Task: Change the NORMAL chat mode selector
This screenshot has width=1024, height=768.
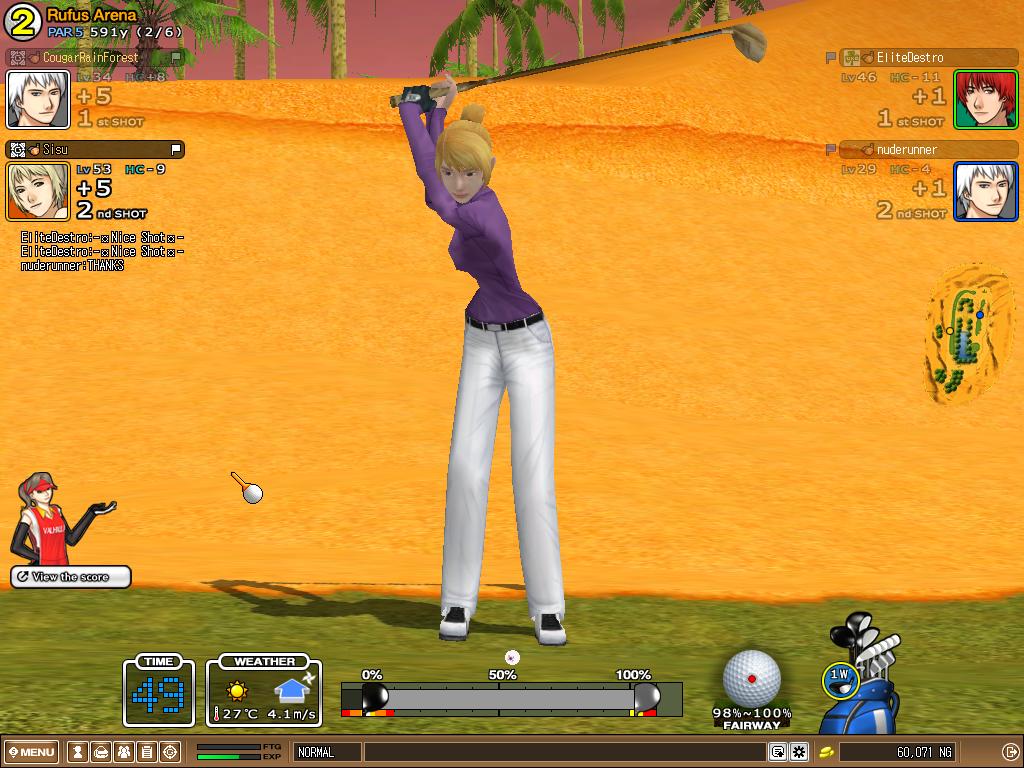Action: 327,752
